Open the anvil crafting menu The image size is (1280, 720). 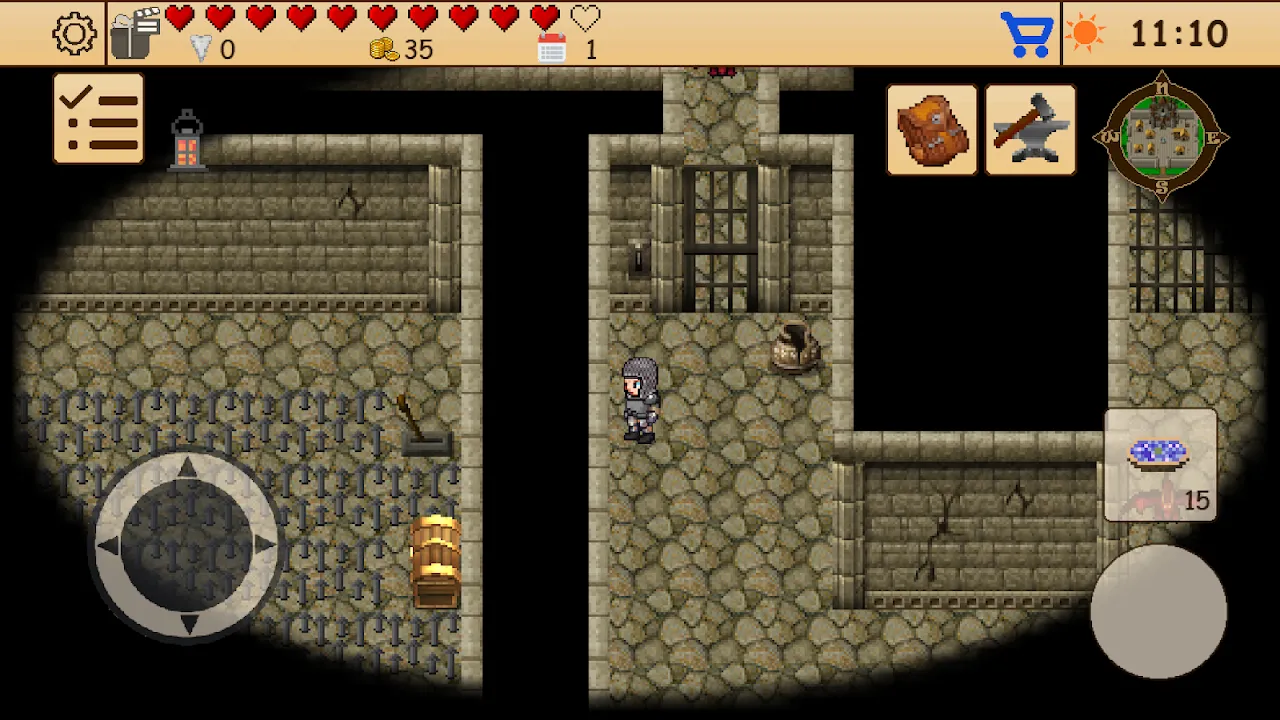[x=1030, y=130]
